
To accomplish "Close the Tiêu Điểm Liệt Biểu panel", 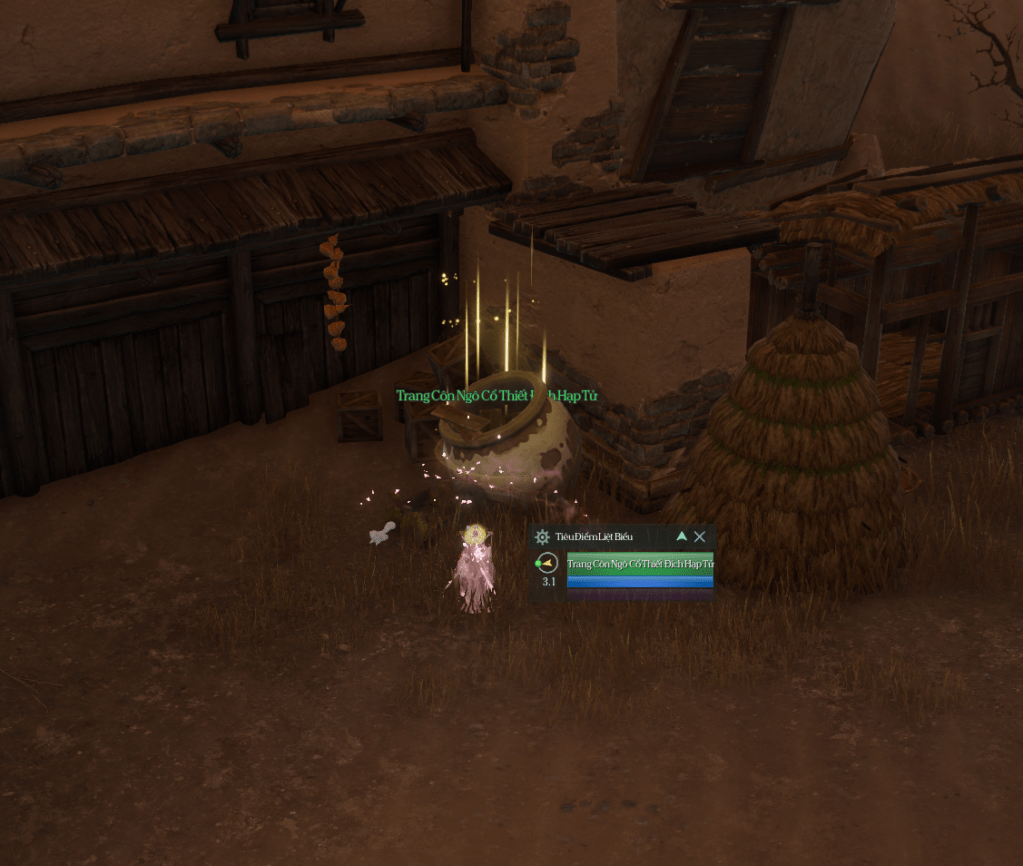I will [x=700, y=536].
